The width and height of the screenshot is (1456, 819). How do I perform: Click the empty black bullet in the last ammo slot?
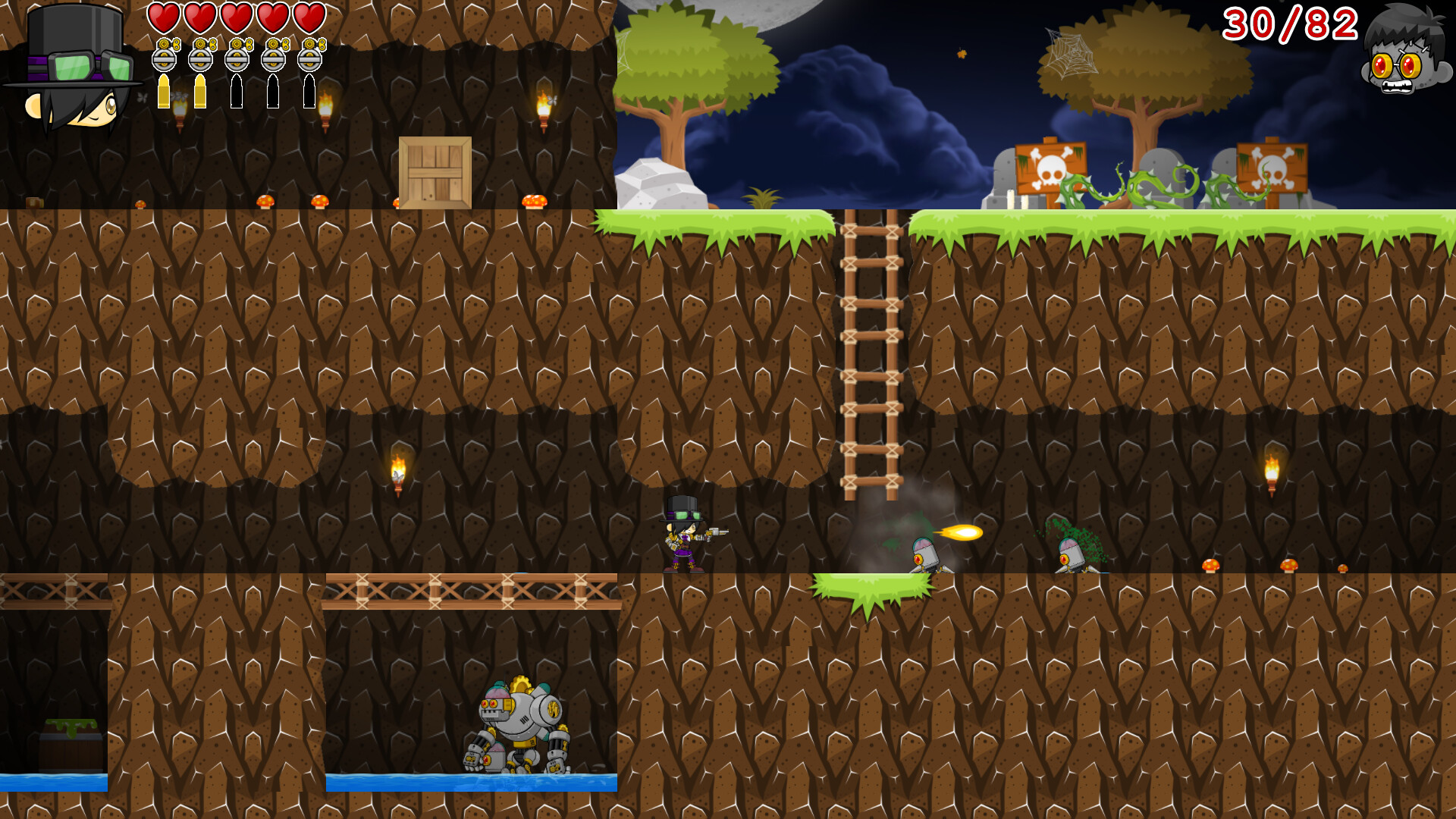coord(309,91)
